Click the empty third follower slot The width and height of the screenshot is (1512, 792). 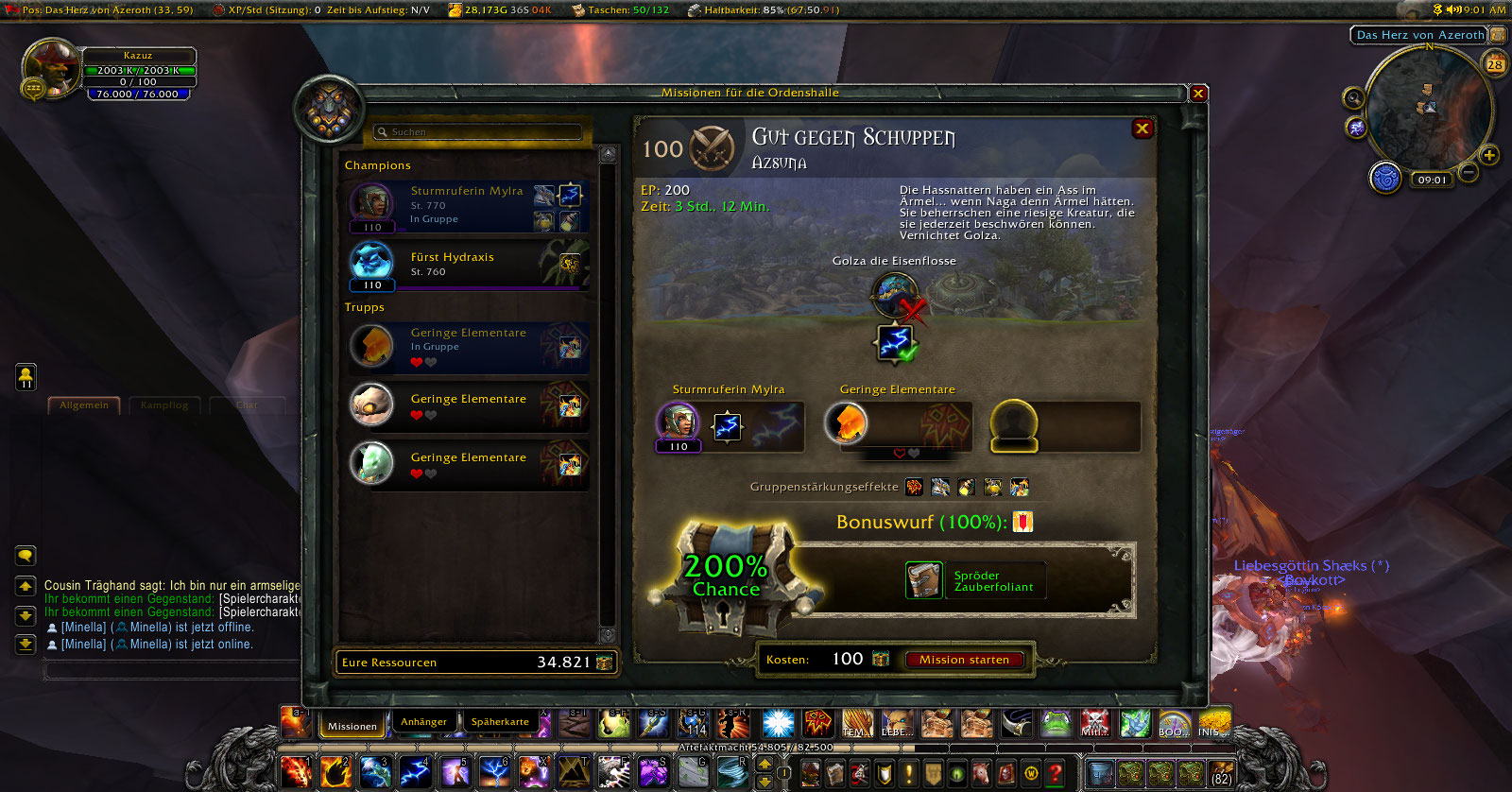click(1014, 425)
